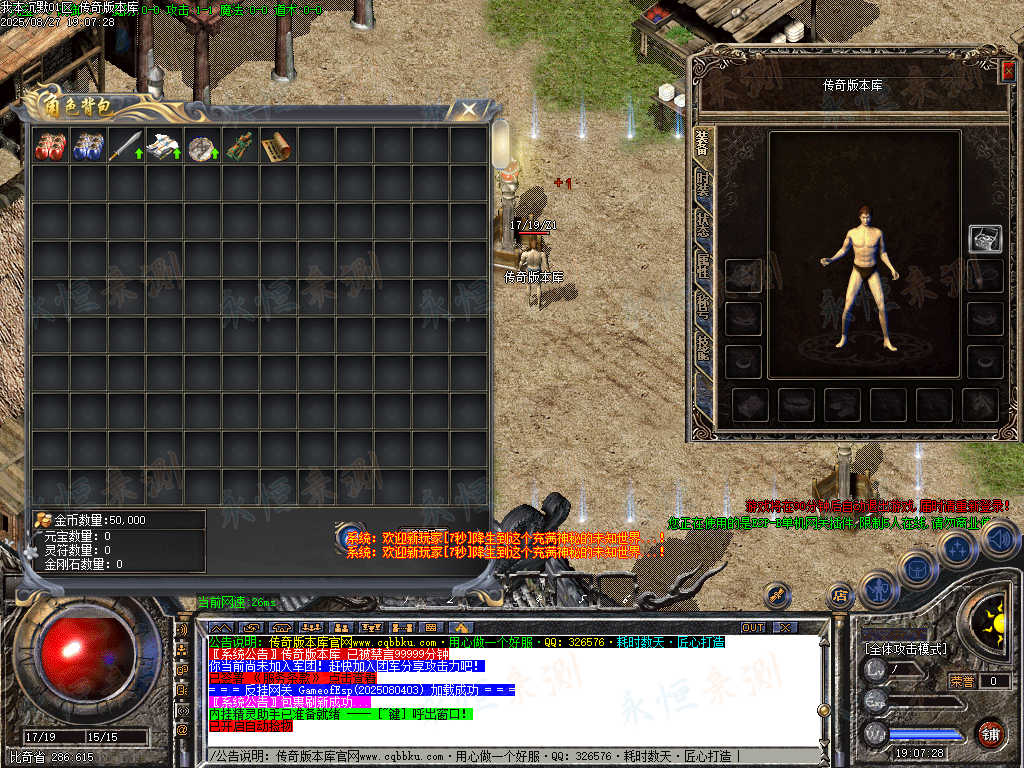This screenshot has width=1024, height=768.
Task: Select the green scroll item
Action: coord(240,147)
